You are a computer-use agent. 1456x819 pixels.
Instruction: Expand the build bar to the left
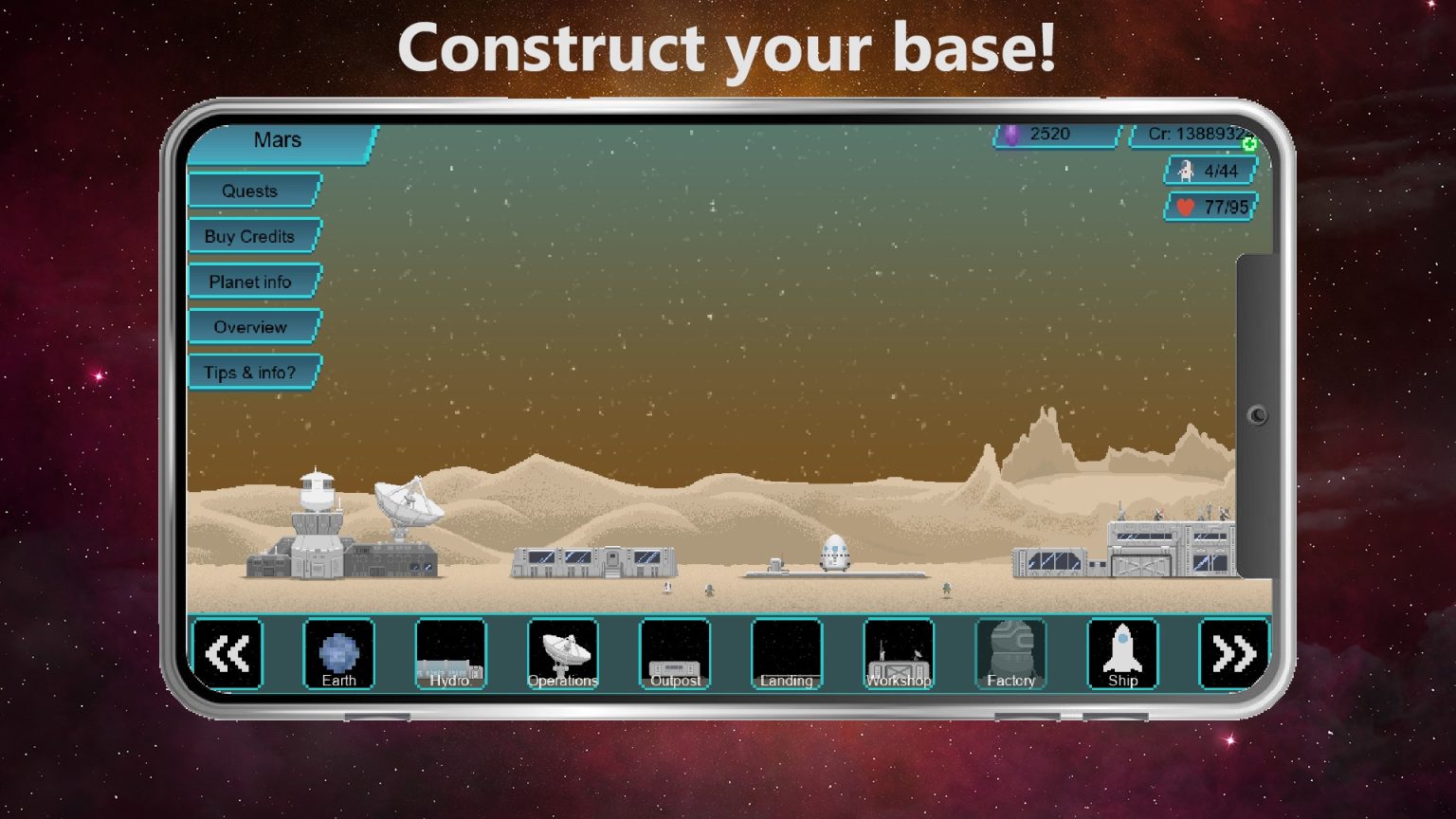227,652
